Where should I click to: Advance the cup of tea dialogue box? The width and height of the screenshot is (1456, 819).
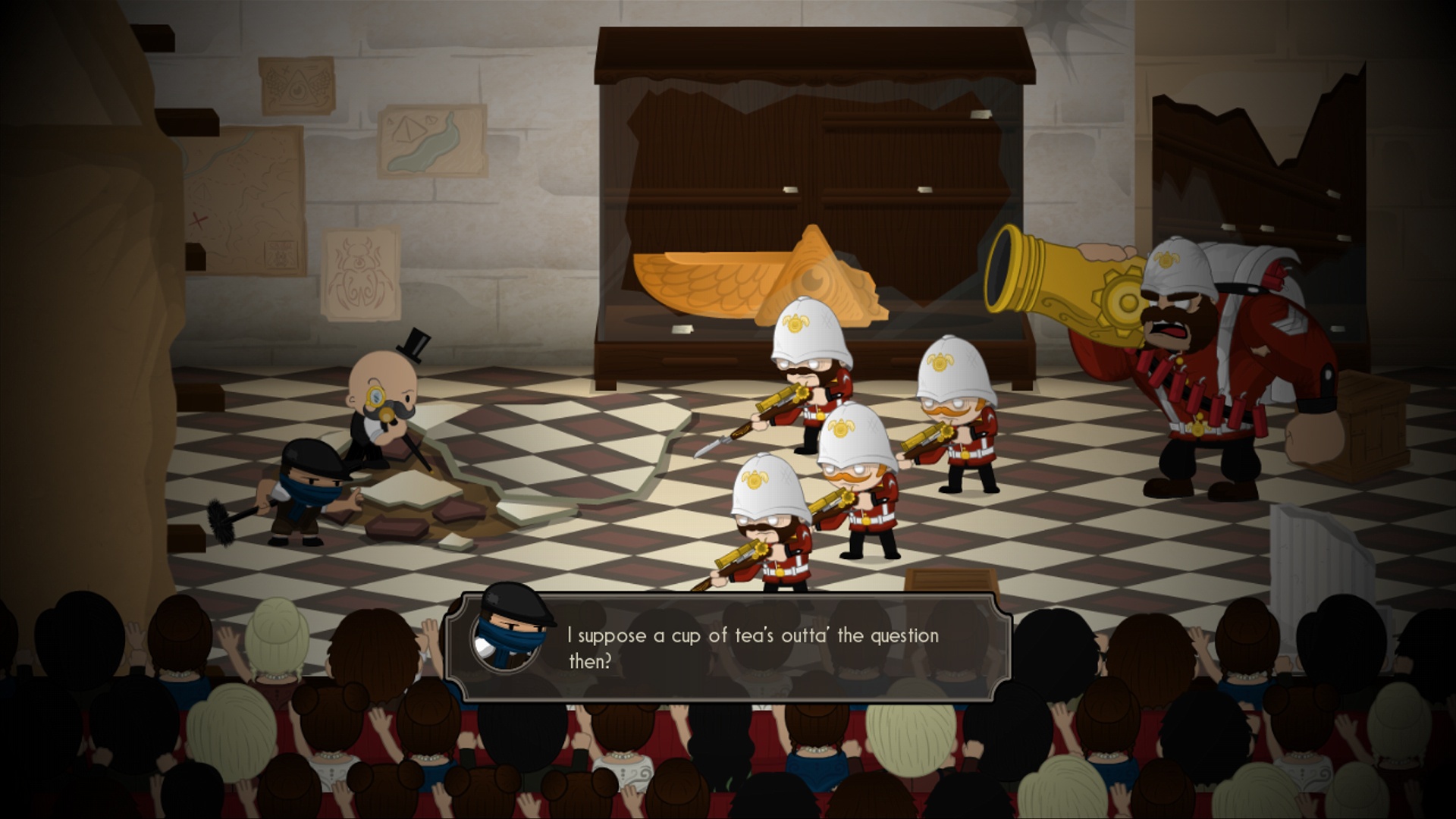pos(728,647)
